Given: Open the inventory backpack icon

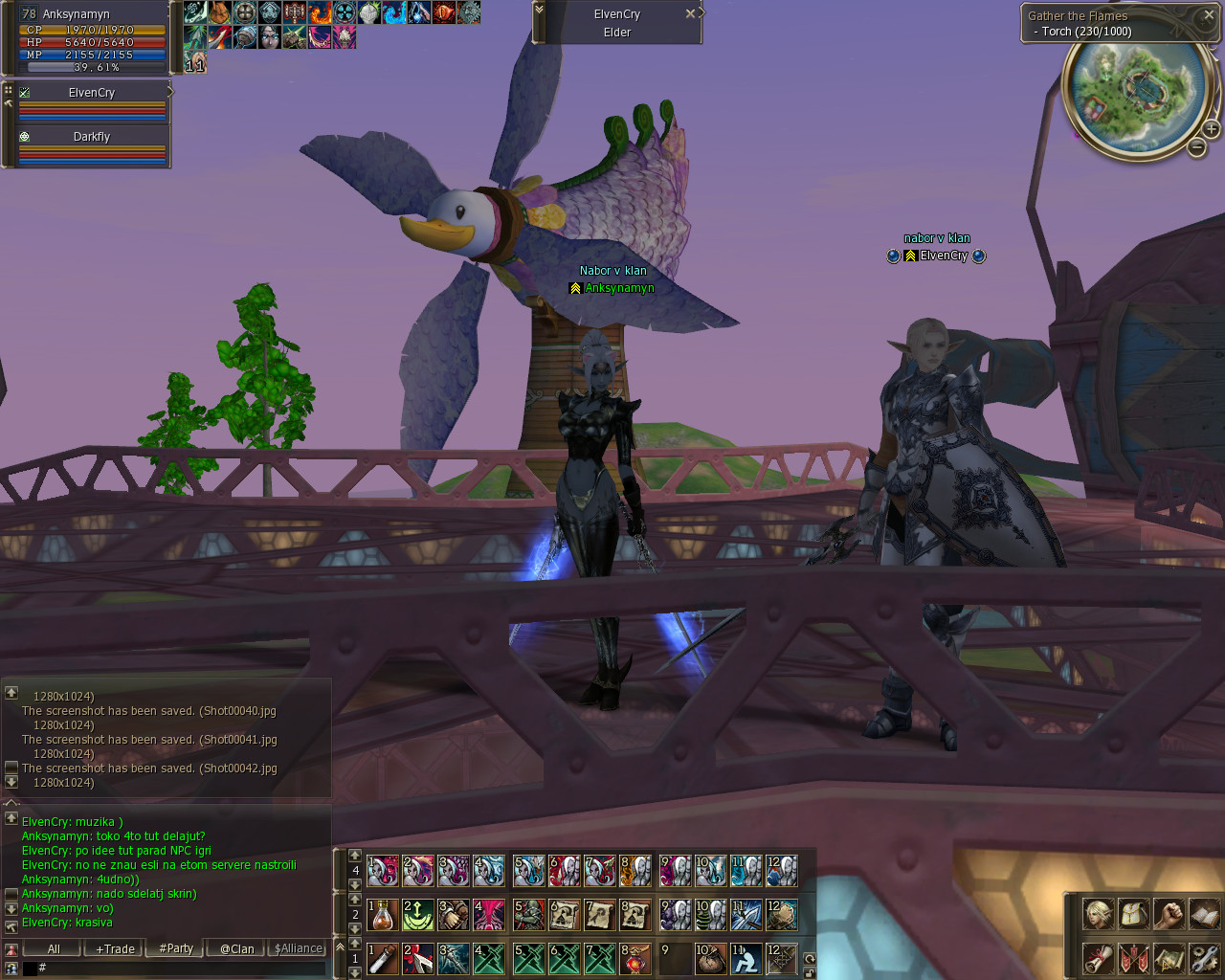Looking at the screenshot, I should (1133, 914).
